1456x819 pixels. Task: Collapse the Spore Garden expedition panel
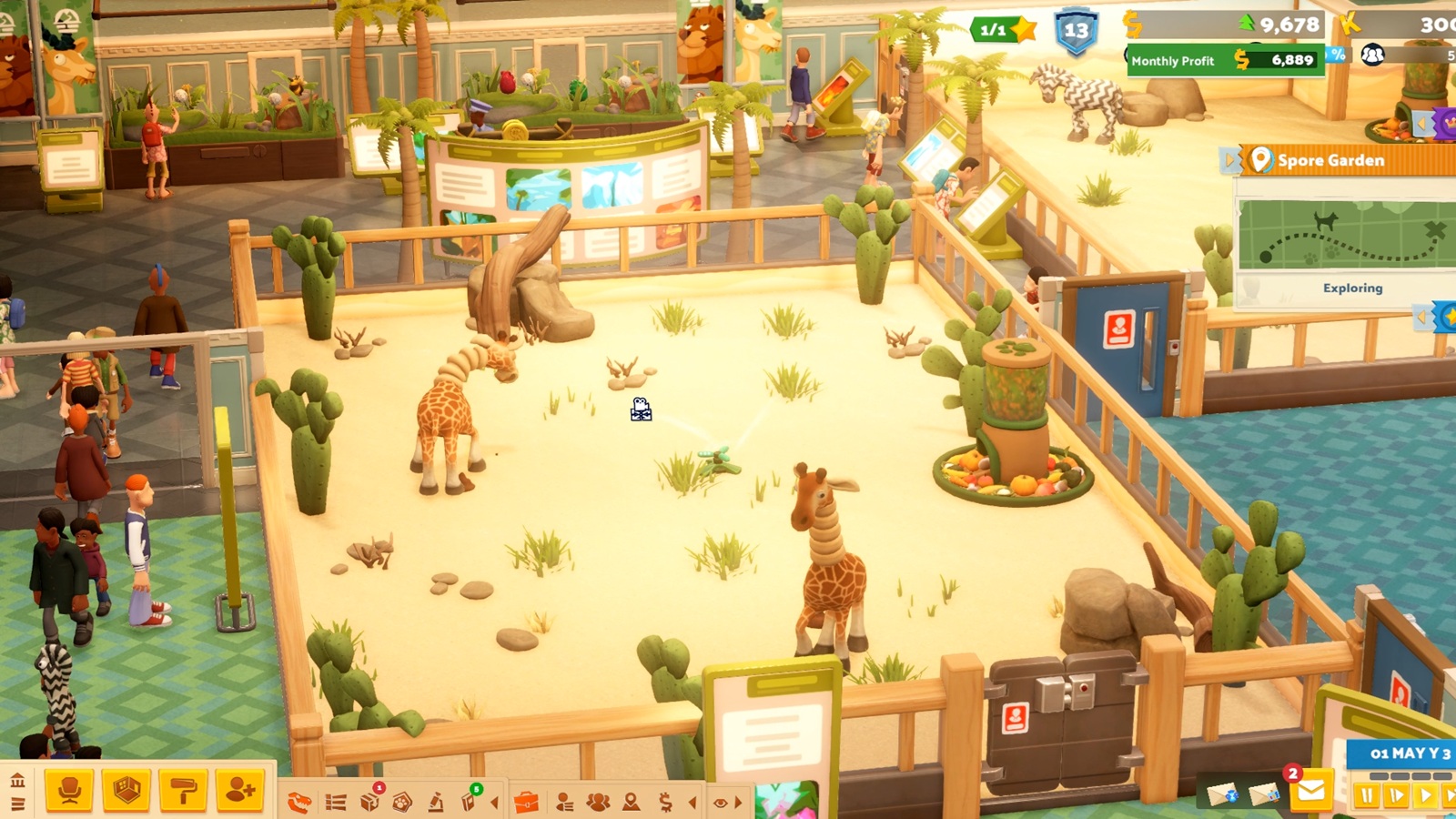point(1229,160)
